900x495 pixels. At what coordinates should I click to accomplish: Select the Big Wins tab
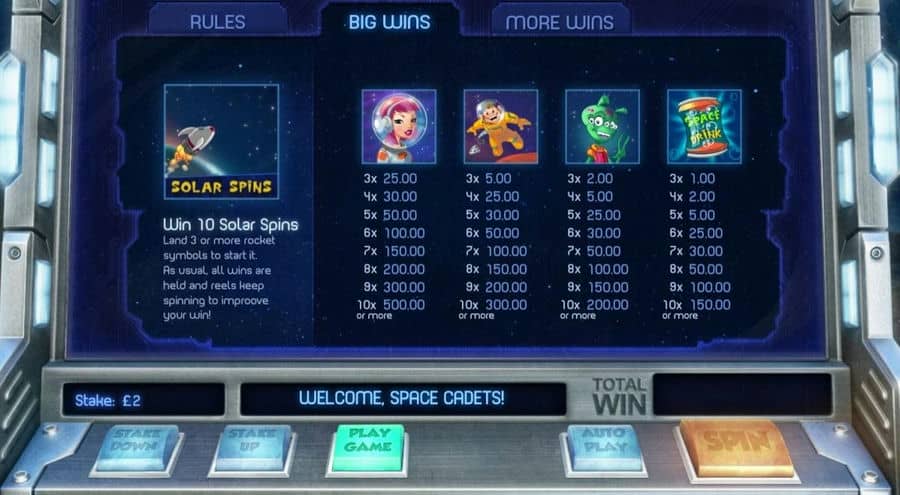389,21
